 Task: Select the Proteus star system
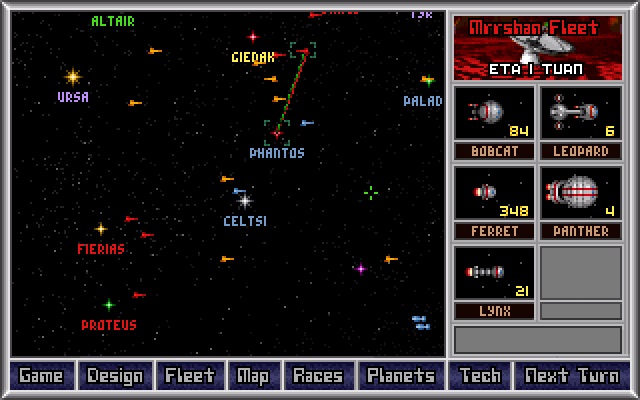click(109, 305)
